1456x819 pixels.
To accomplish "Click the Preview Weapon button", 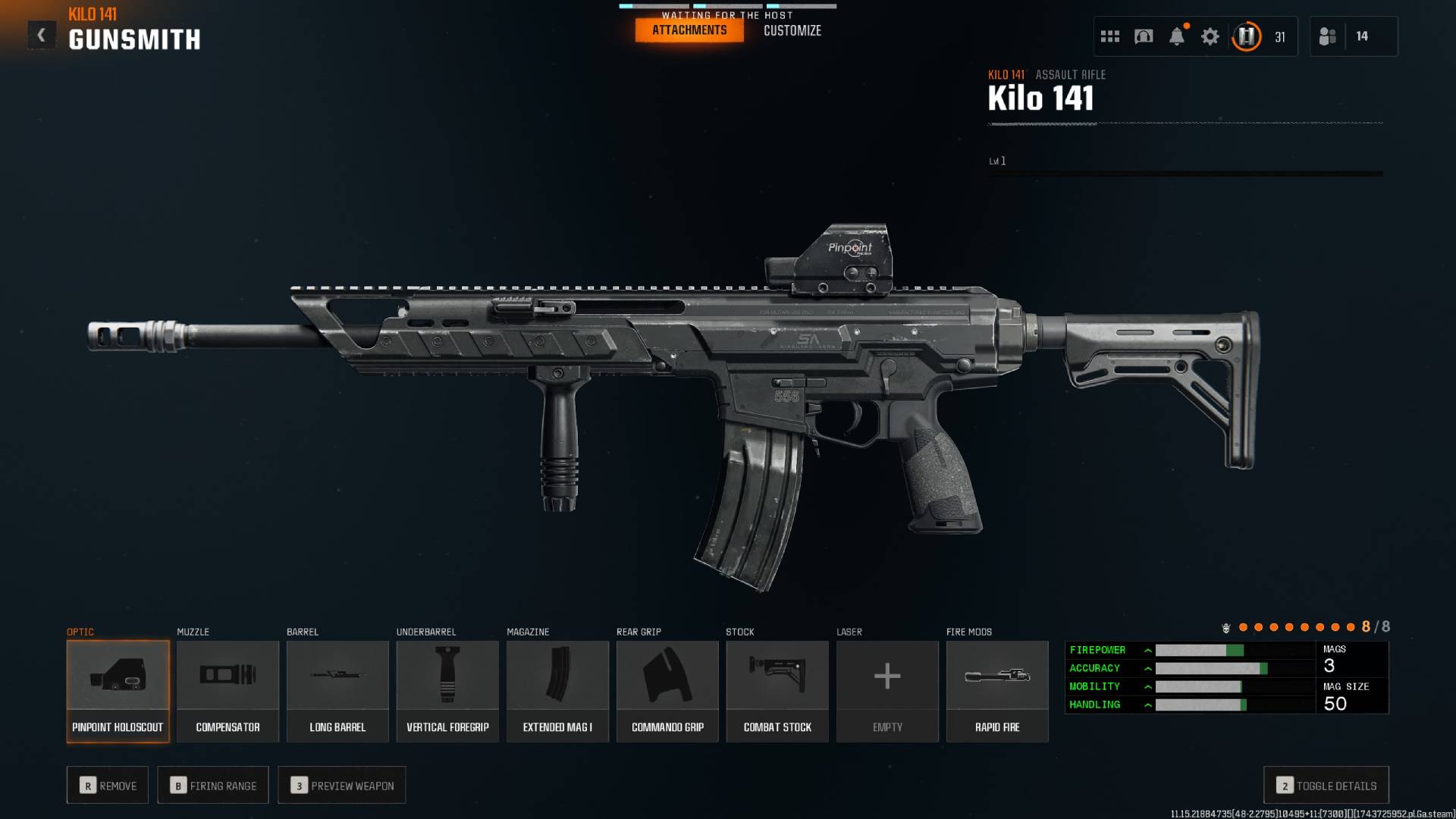I will 341,786.
